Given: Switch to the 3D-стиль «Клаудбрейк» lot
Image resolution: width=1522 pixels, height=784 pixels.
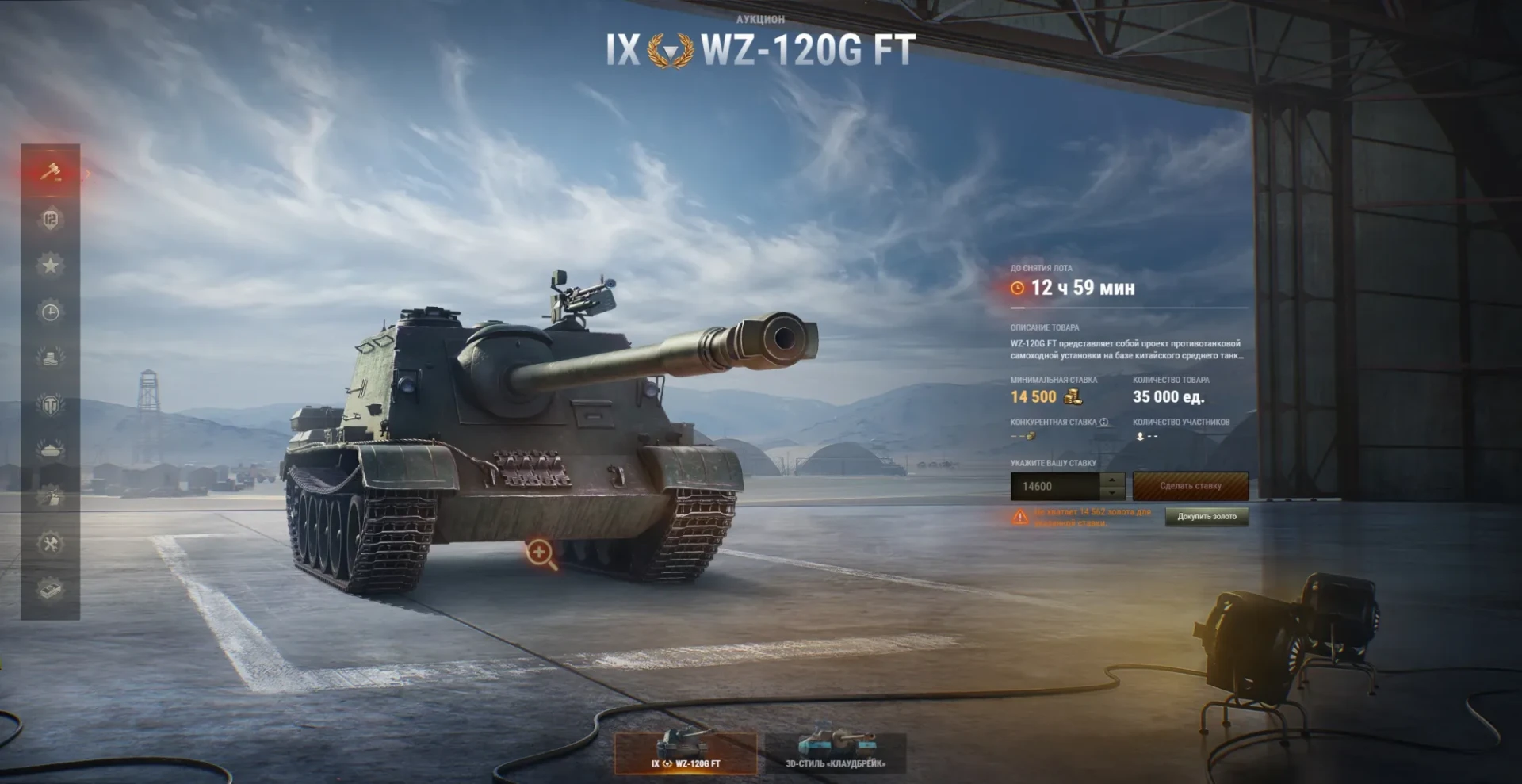Looking at the screenshot, I should click(x=835, y=751).
